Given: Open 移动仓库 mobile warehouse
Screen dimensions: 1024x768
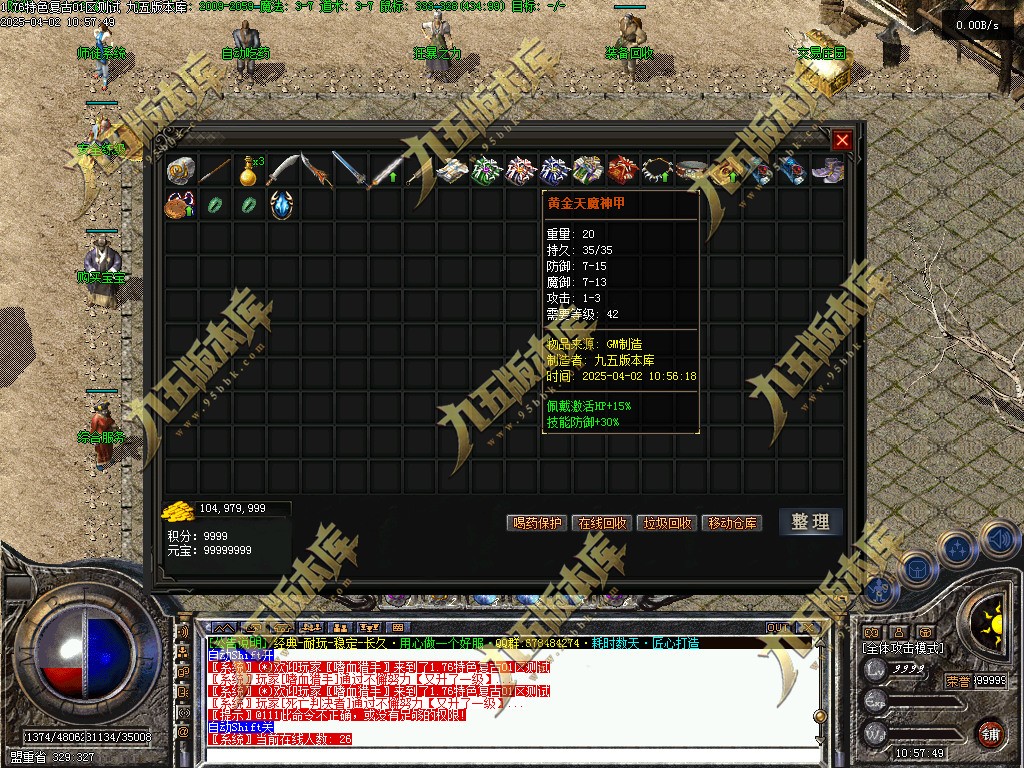Looking at the screenshot, I should 733,523.
